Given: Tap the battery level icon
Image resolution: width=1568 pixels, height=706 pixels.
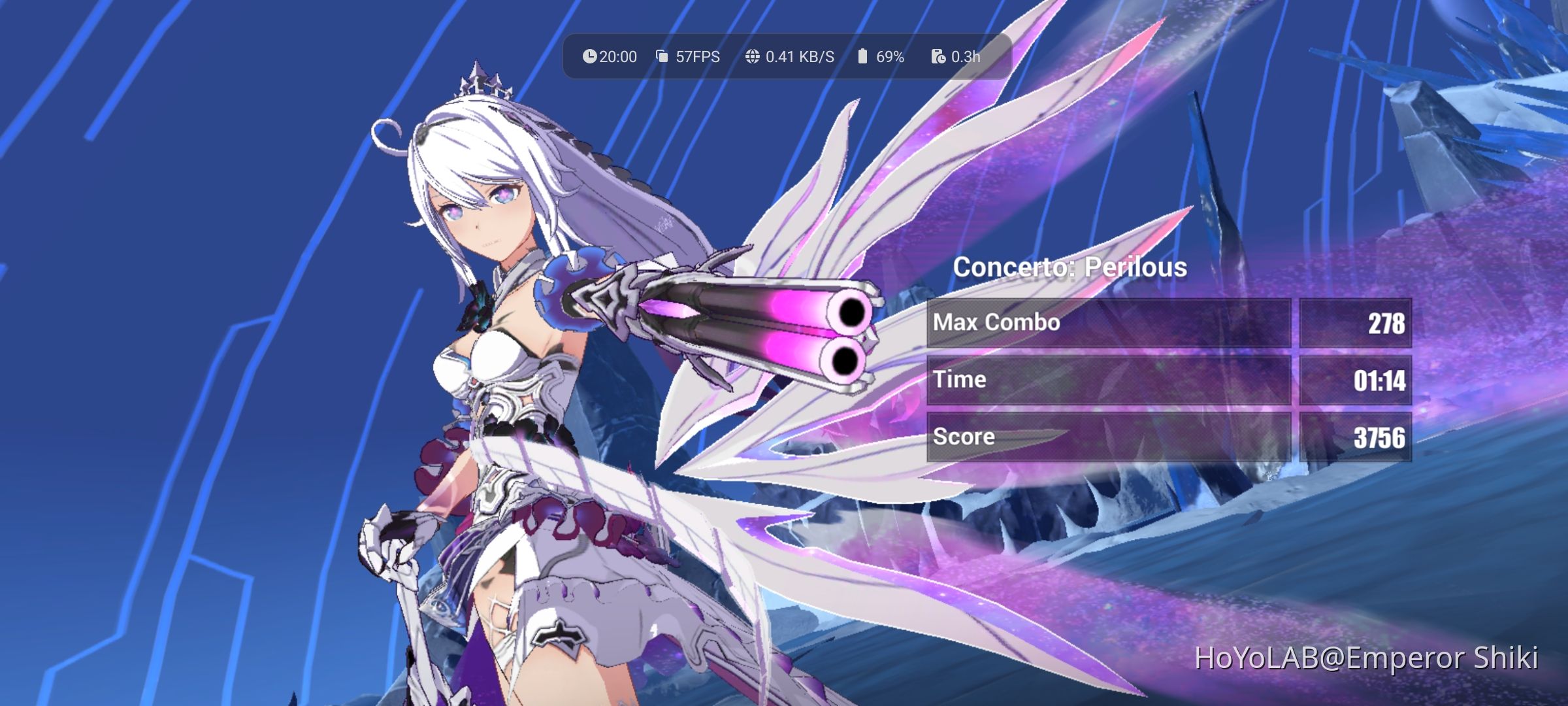Looking at the screenshot, I should pyautogui.click(x=863, y=57).
